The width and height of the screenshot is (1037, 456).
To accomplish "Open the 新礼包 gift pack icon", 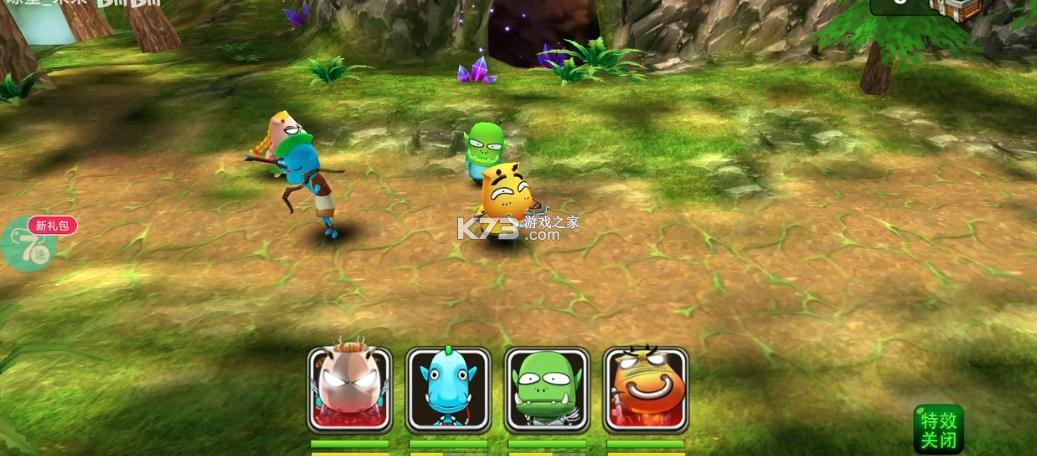I will click(43, 243).
